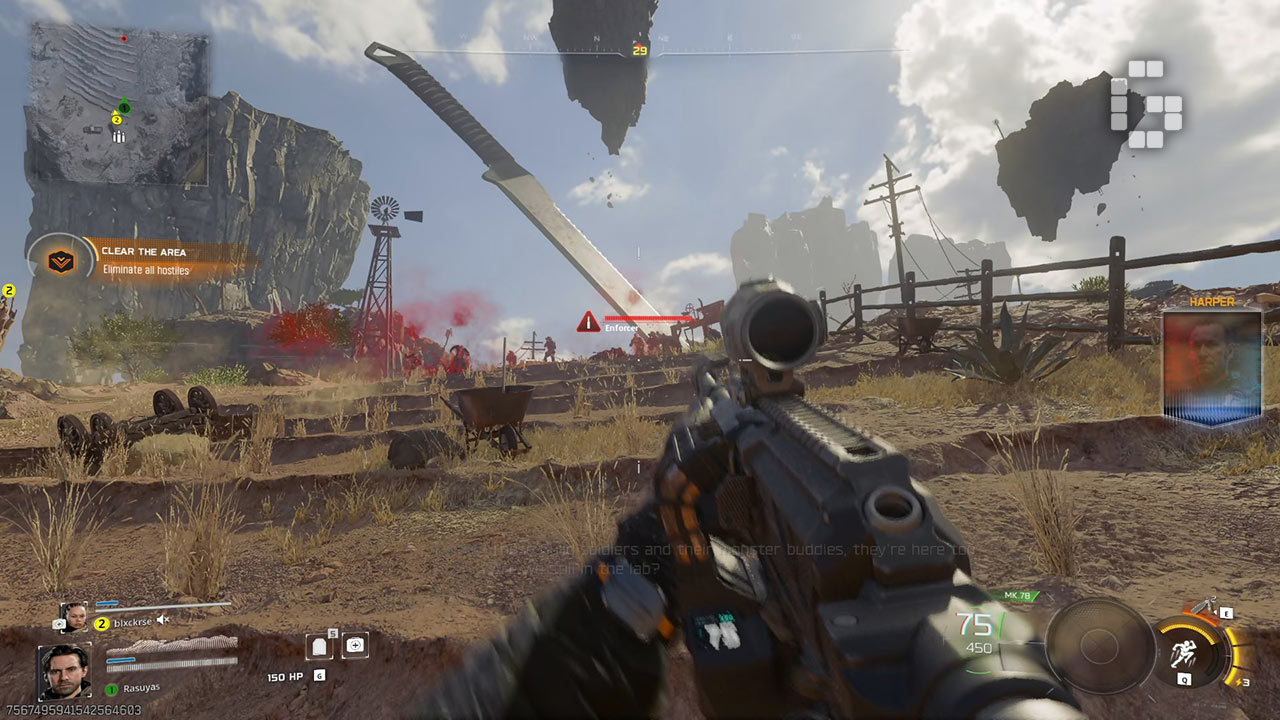Select the MK.78 weapon name tag
Image resolution: width=1280 pixels, height=720 pixels.
[1017, 597]
